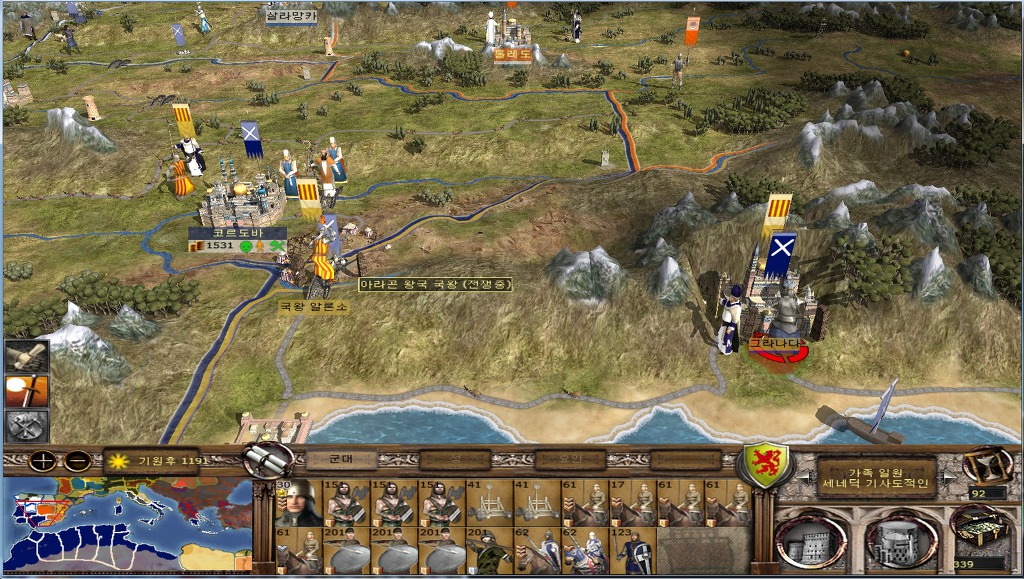Switch to the 군대 (army) tab
The image size is (1024, 579).
tap(339, 460)
